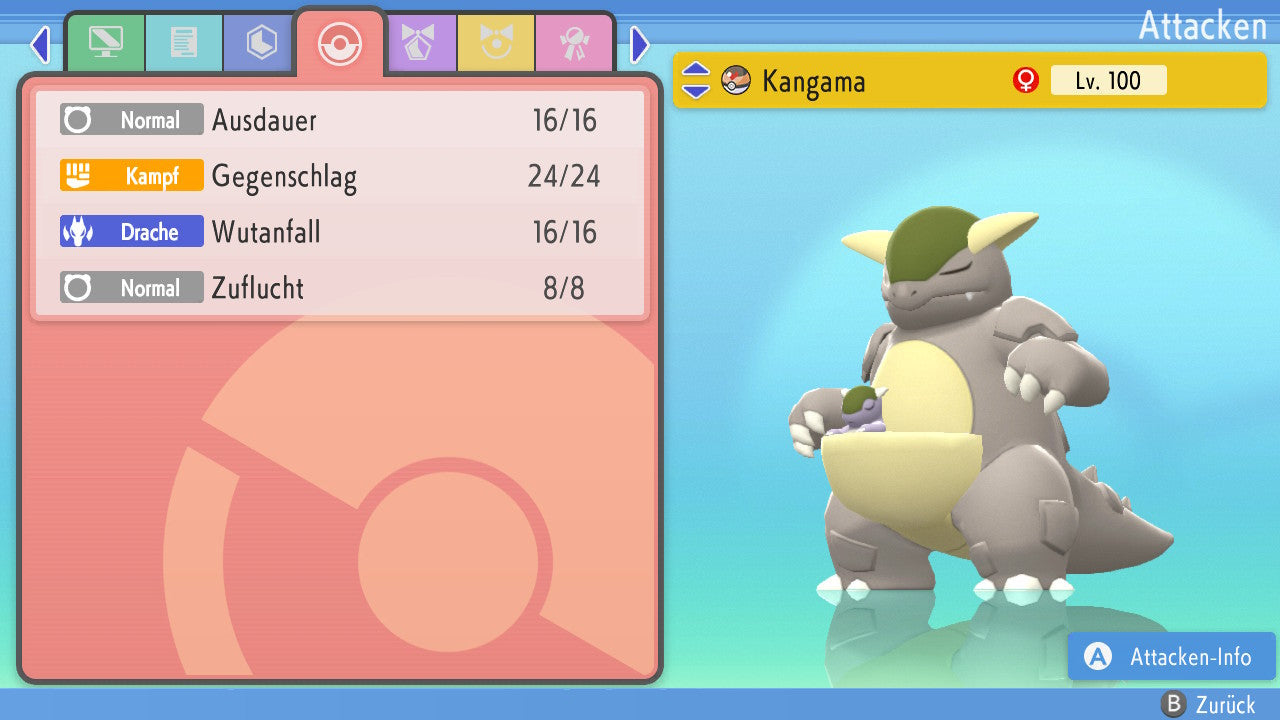The height and width of the screenshot is (720, 1280).
Task: Select the red Poké Ball moves tab
Action: [x=340, y=44]
